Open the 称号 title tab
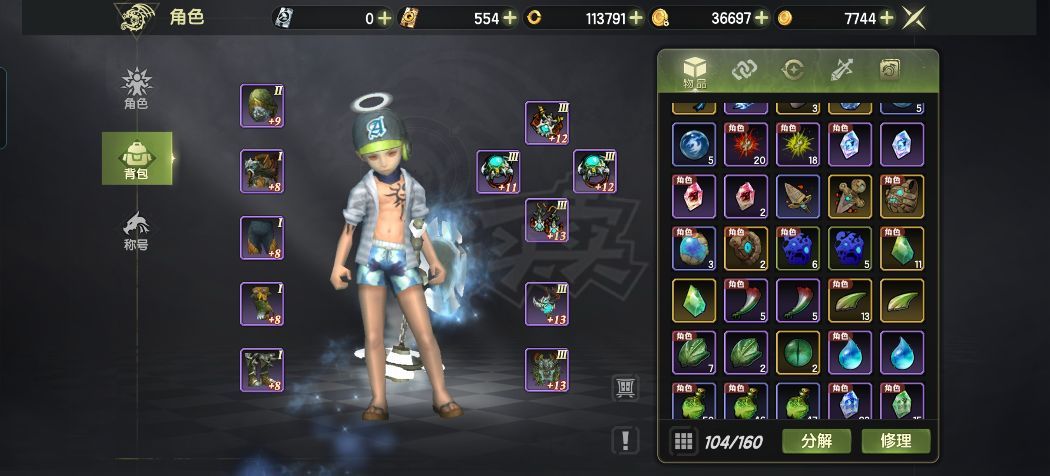The image size is (1050, 476). 136,230
